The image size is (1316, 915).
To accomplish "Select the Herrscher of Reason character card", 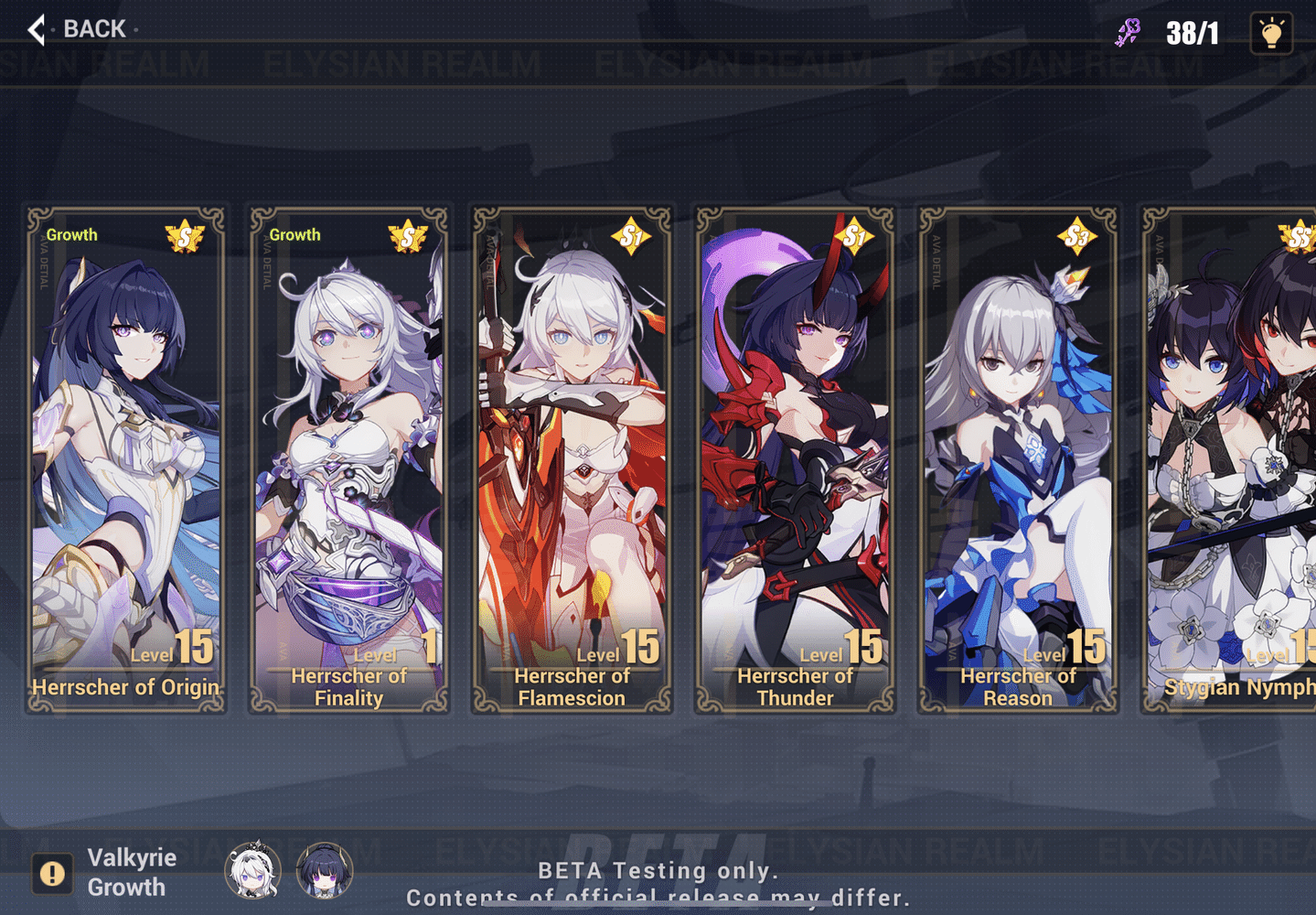I will coord(1017,457).
